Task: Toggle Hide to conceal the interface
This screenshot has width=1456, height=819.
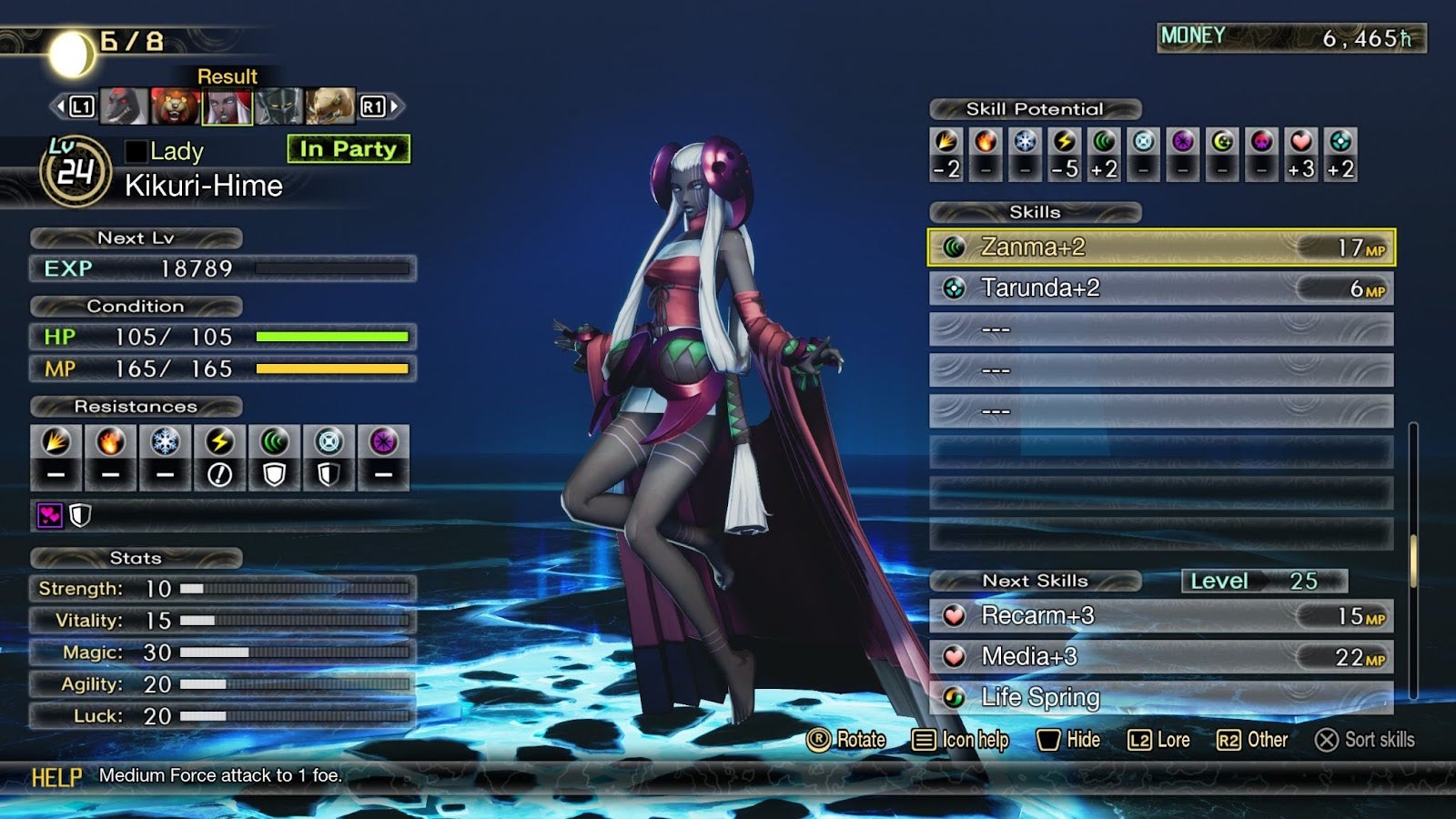Action: point(1069,740)
